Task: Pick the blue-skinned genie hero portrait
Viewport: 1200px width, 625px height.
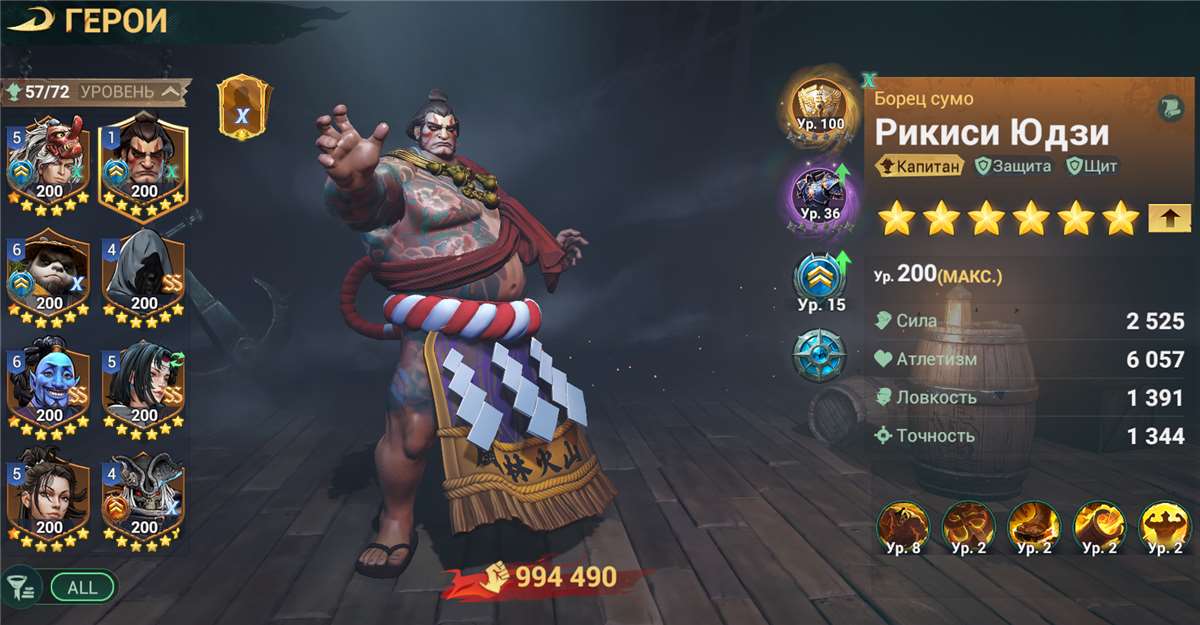Action: click(x=49, y=385)
